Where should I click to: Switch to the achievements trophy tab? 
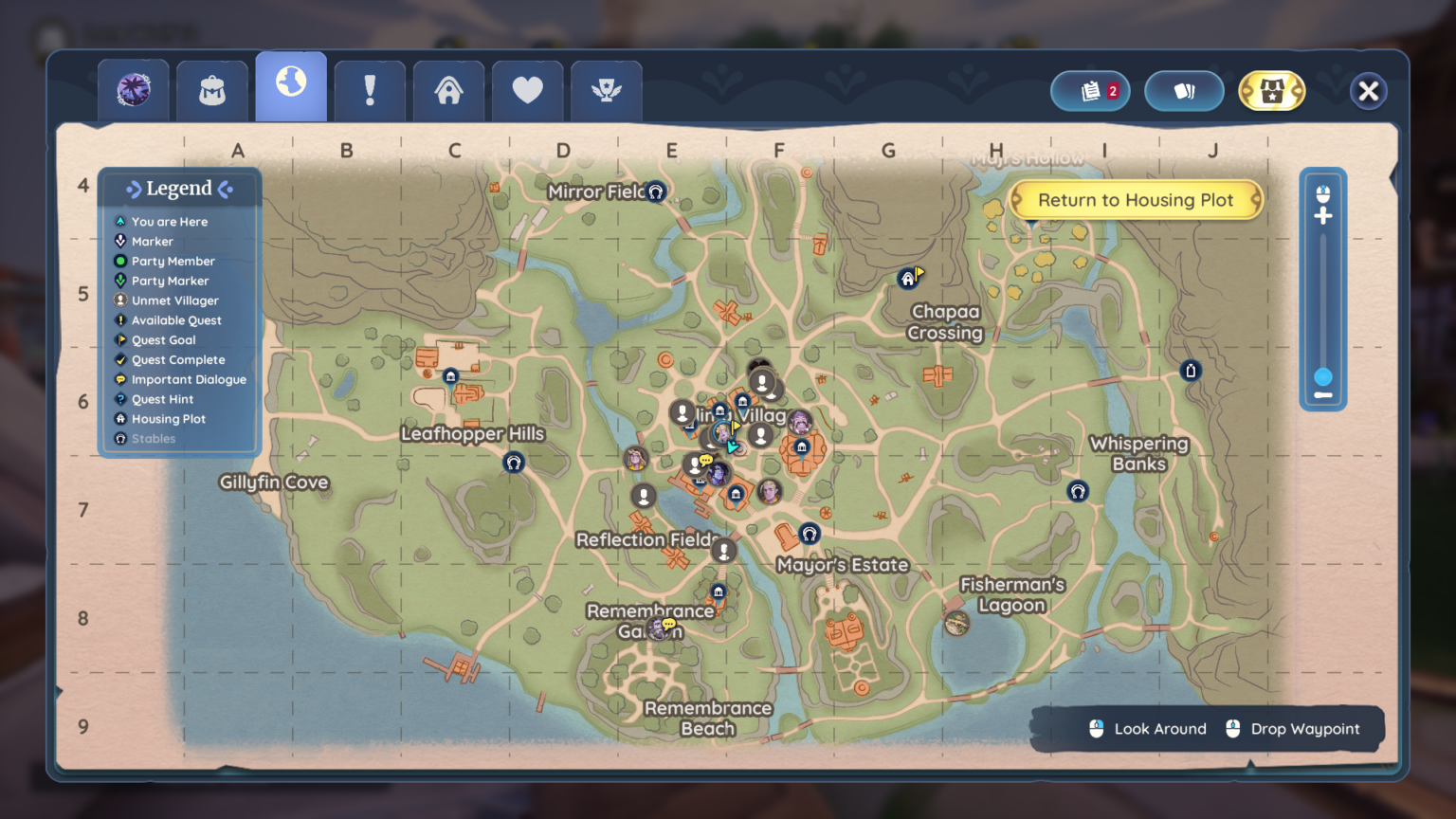(x=607, y=90)
